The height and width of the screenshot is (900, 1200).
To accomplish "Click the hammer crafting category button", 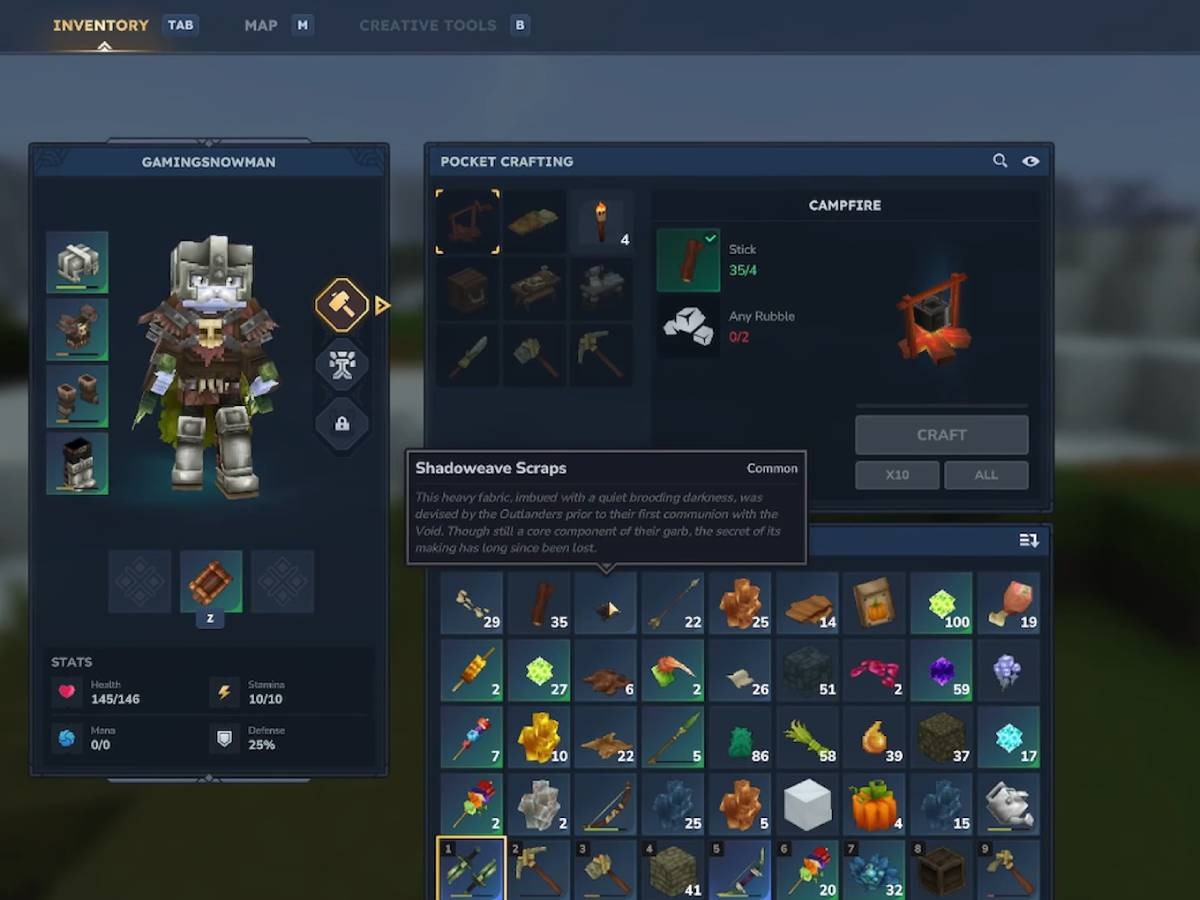I will 342,305.
